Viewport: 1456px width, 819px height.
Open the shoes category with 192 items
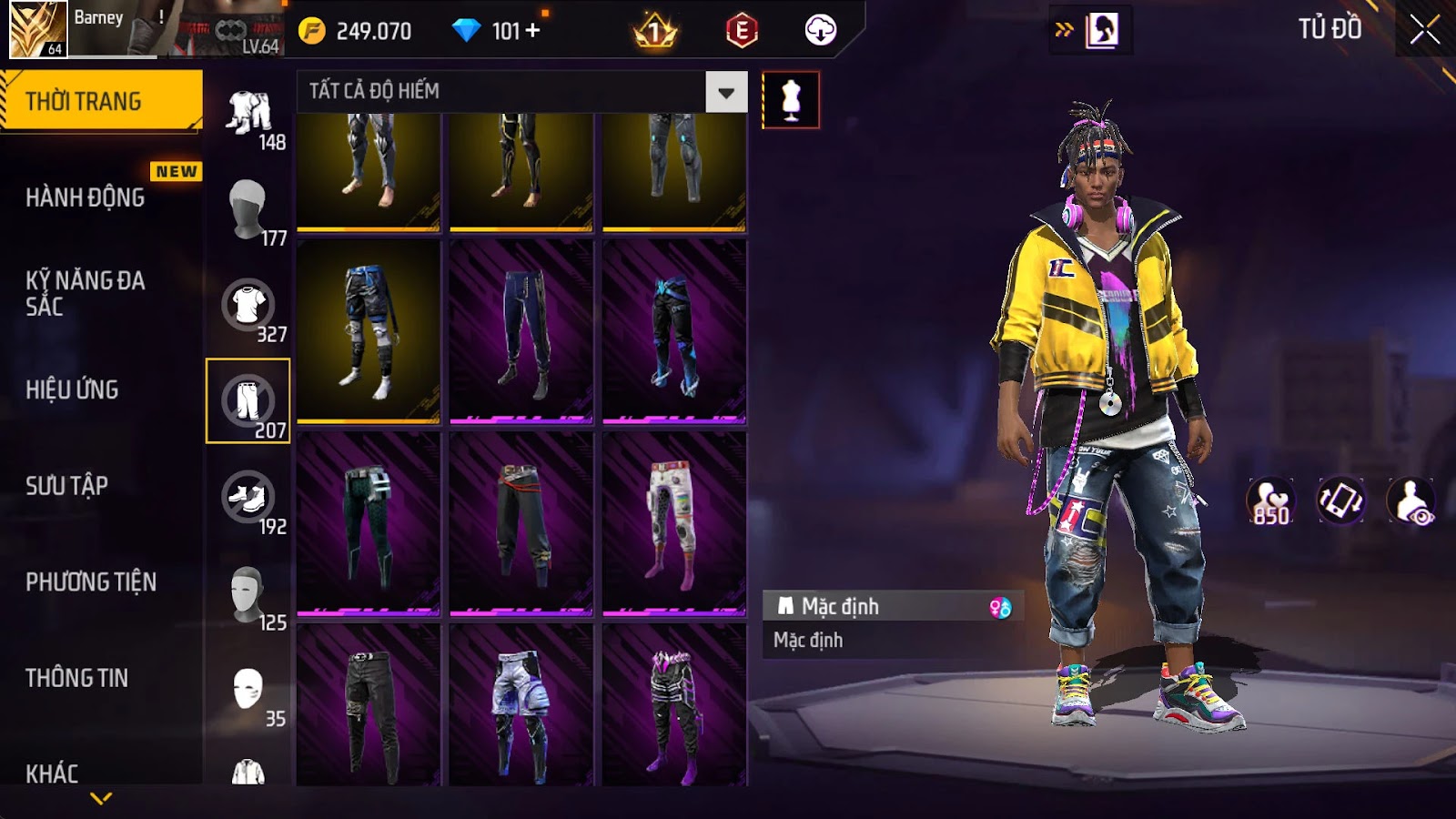pos(248,498)
